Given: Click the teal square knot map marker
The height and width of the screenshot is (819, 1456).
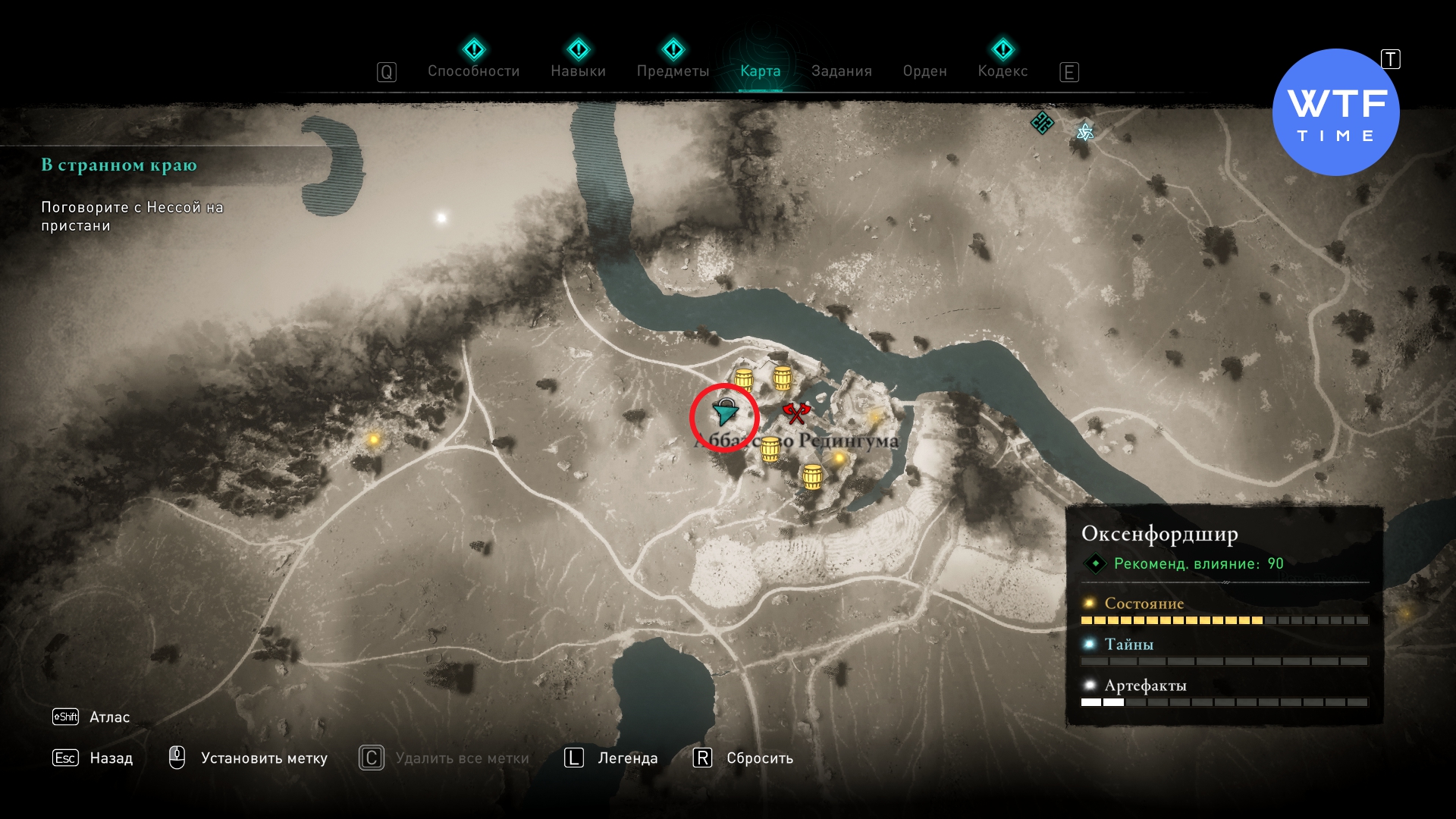Looking at the screenshot, I should (1042, 122).
